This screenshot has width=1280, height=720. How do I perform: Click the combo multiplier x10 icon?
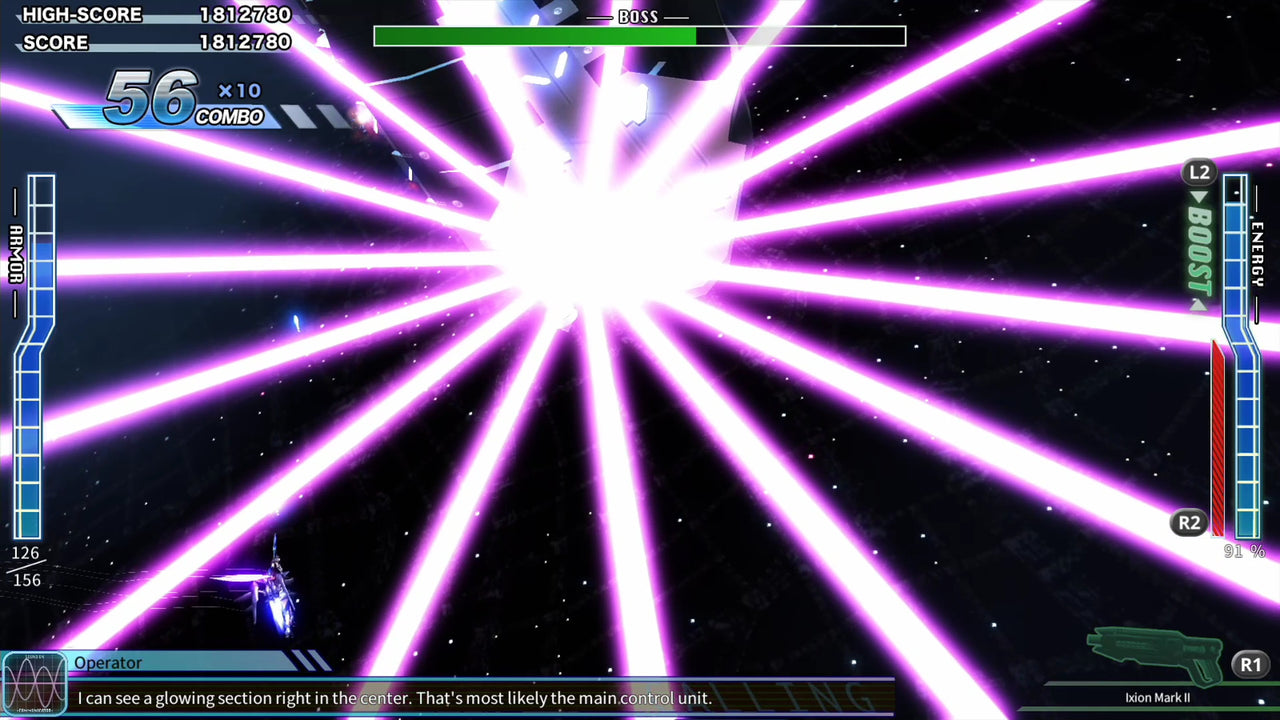click(240, 90)
